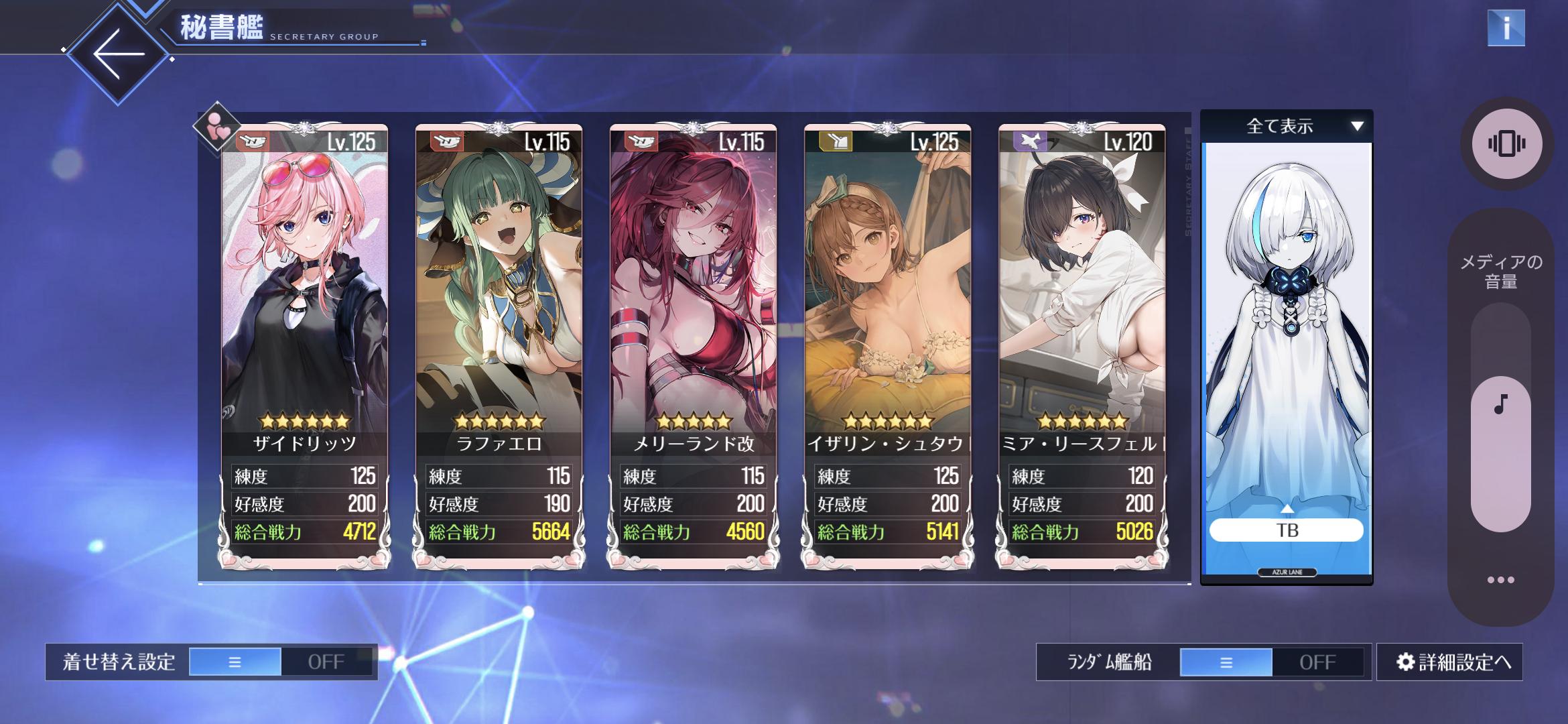
Task: Toggle the ランダム艦船 switch
Action: click(1271, 662)
